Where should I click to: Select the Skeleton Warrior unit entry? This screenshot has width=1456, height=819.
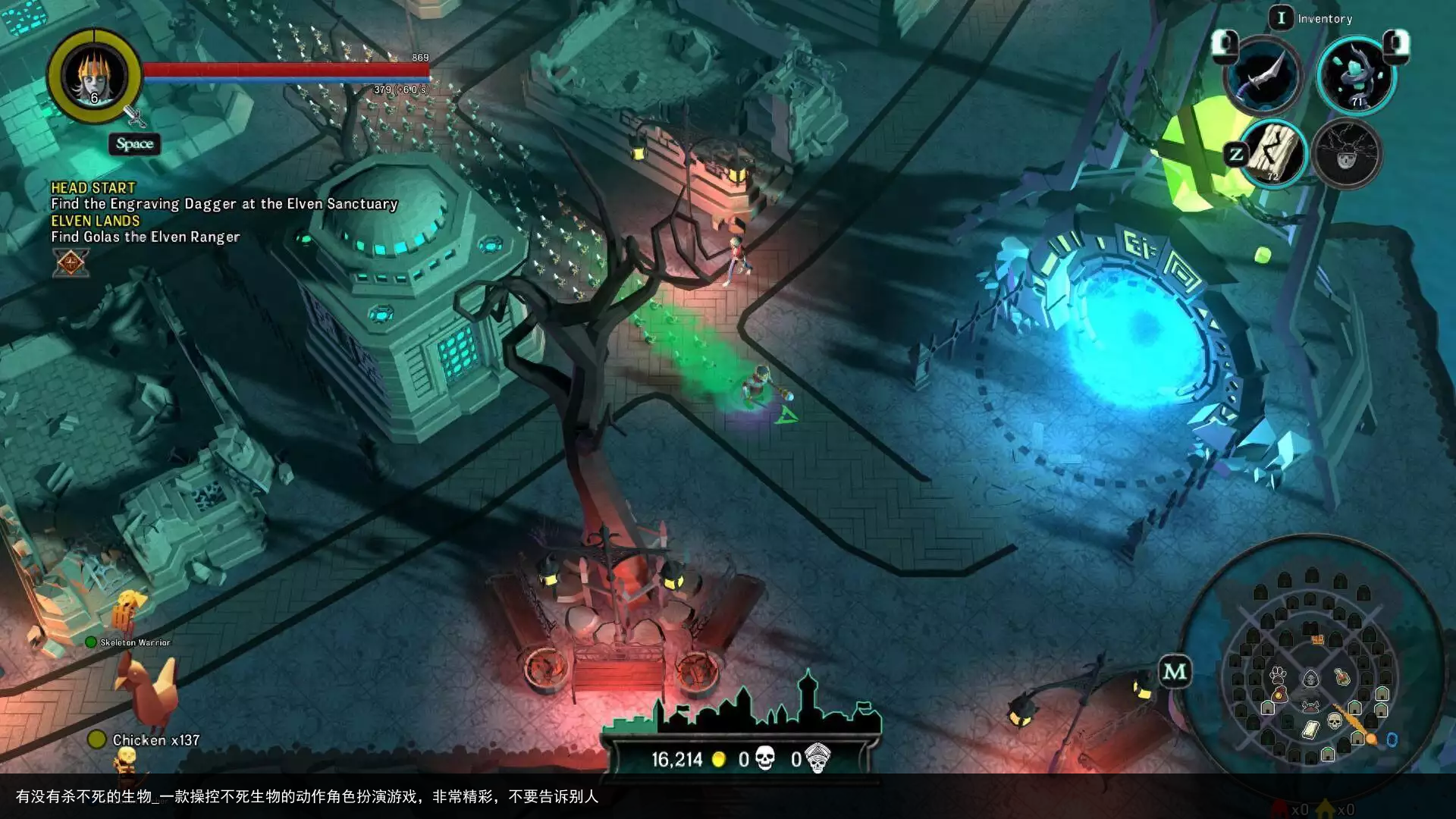pyautogui.click(x=134, y=642)
